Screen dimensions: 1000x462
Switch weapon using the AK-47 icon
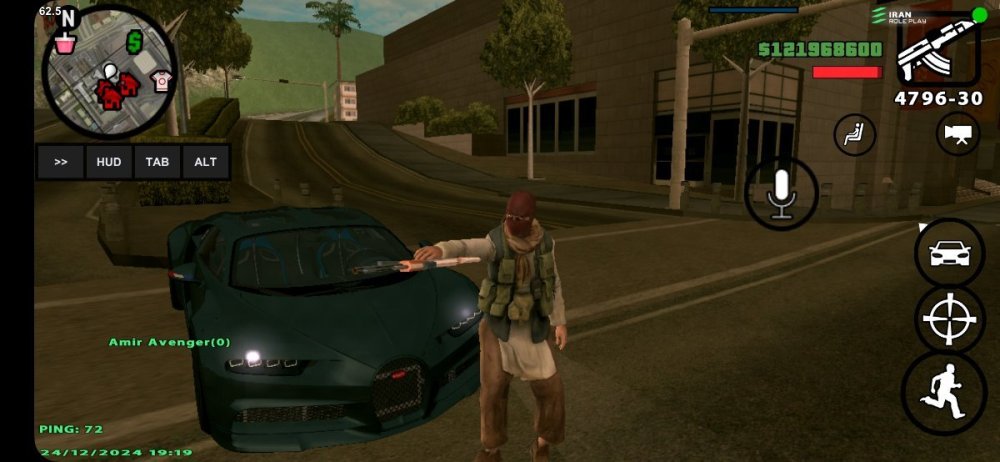coord(937,50)
